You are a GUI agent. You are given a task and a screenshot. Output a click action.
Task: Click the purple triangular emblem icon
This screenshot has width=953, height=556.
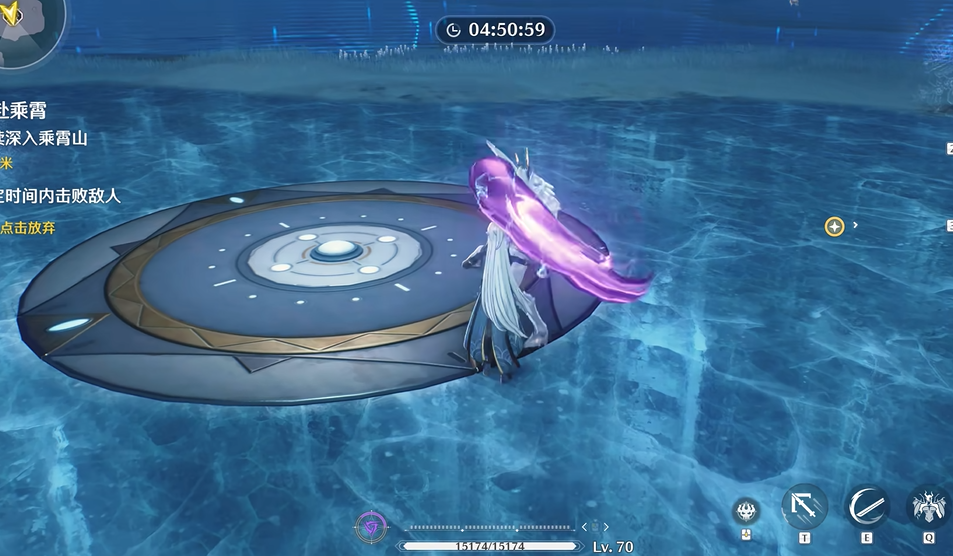pyautogui.click(x=371, y=527)
